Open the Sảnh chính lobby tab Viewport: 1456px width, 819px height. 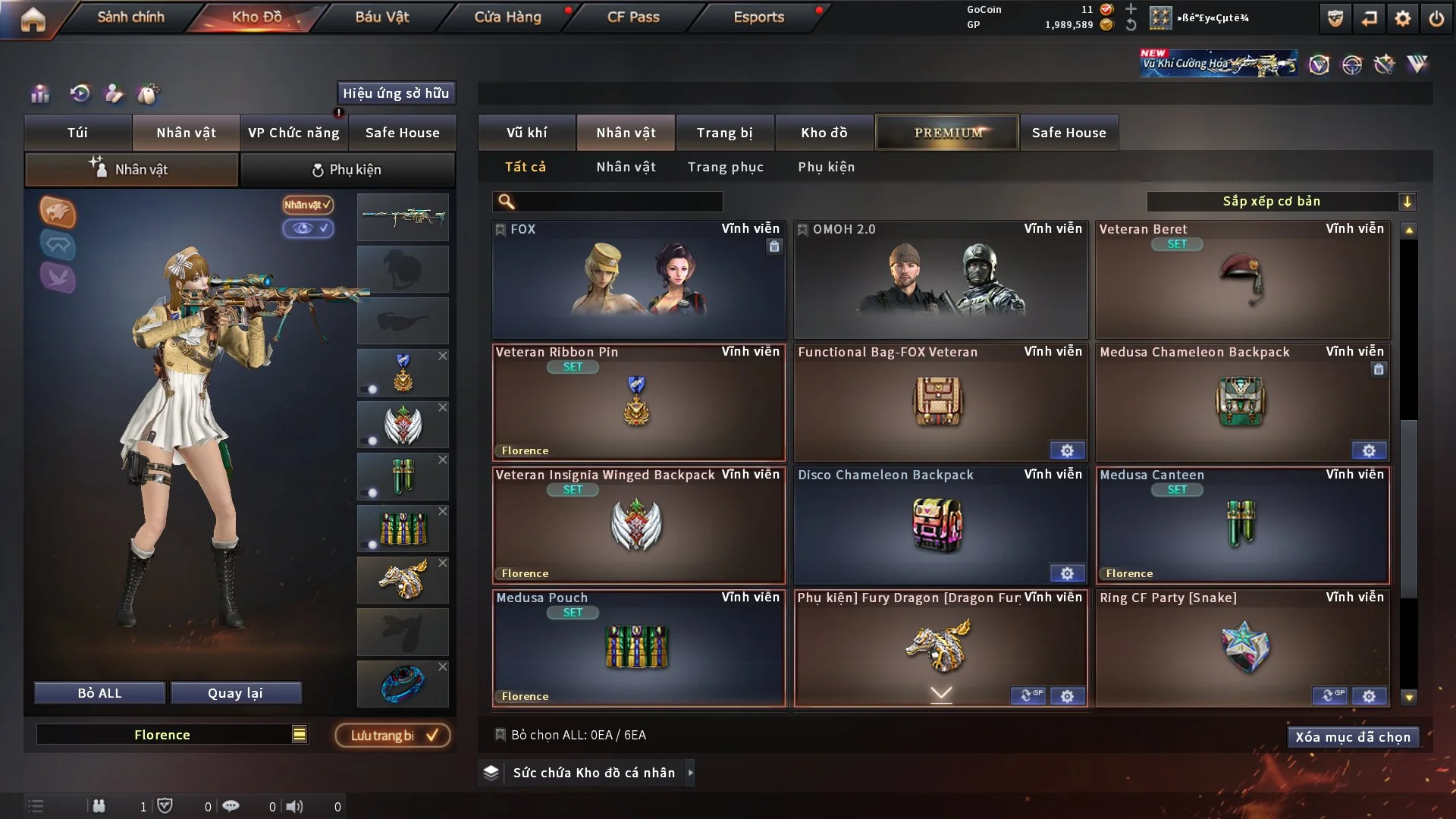coord(130,17)
